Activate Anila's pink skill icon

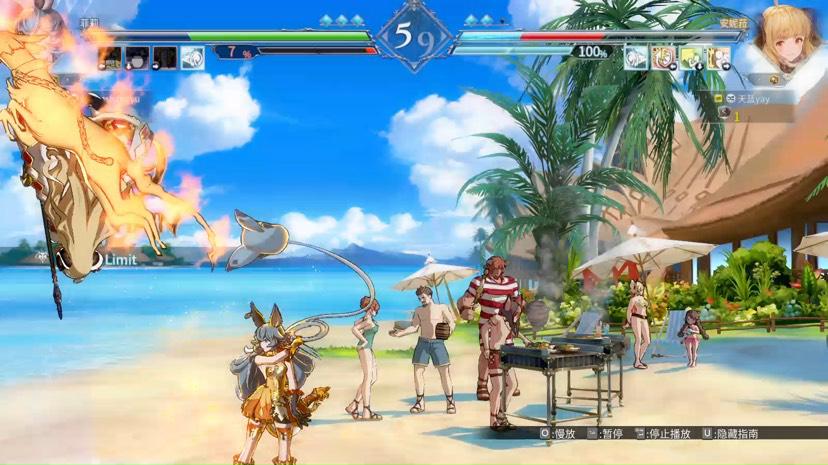tap(662, 58)
